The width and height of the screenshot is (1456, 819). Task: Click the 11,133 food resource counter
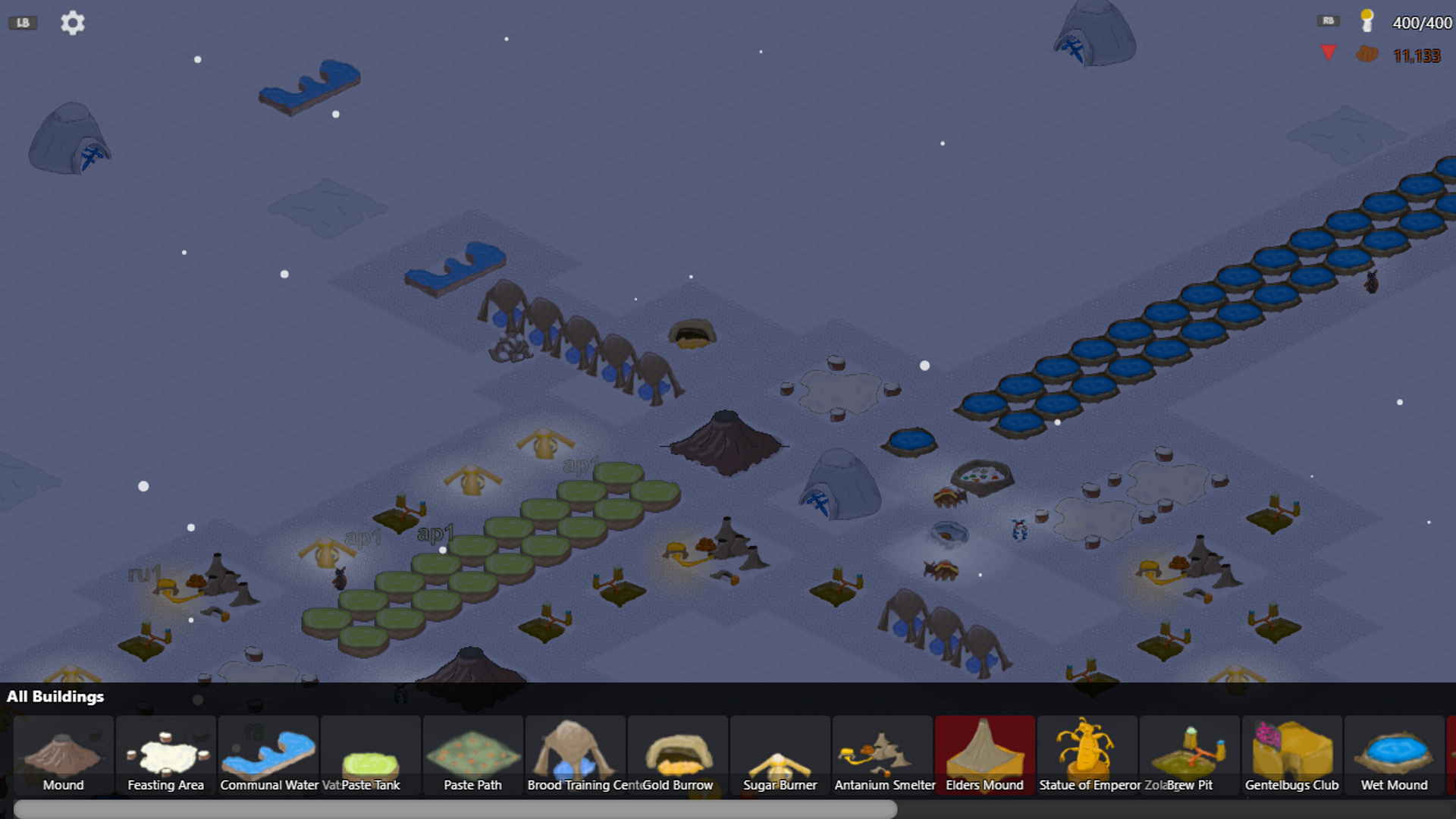(1415, 56)
